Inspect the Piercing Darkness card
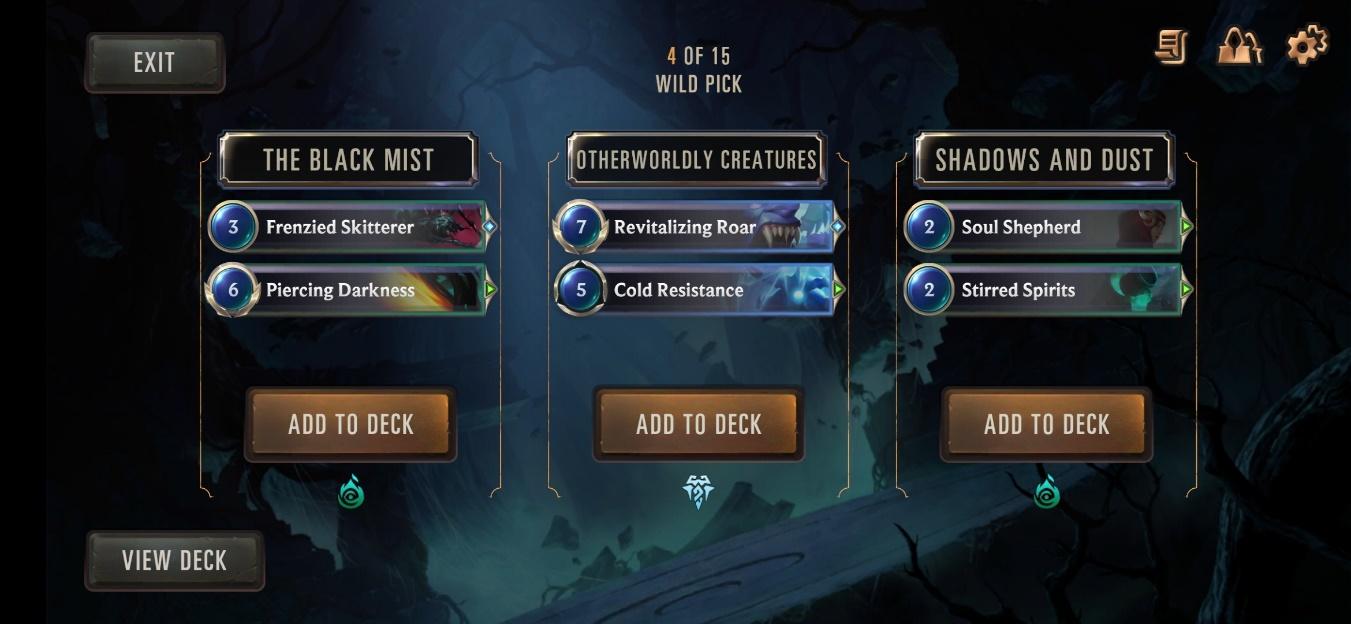Image resolution: width=1351 pixels, height=624 pixels. click(350, 290)
